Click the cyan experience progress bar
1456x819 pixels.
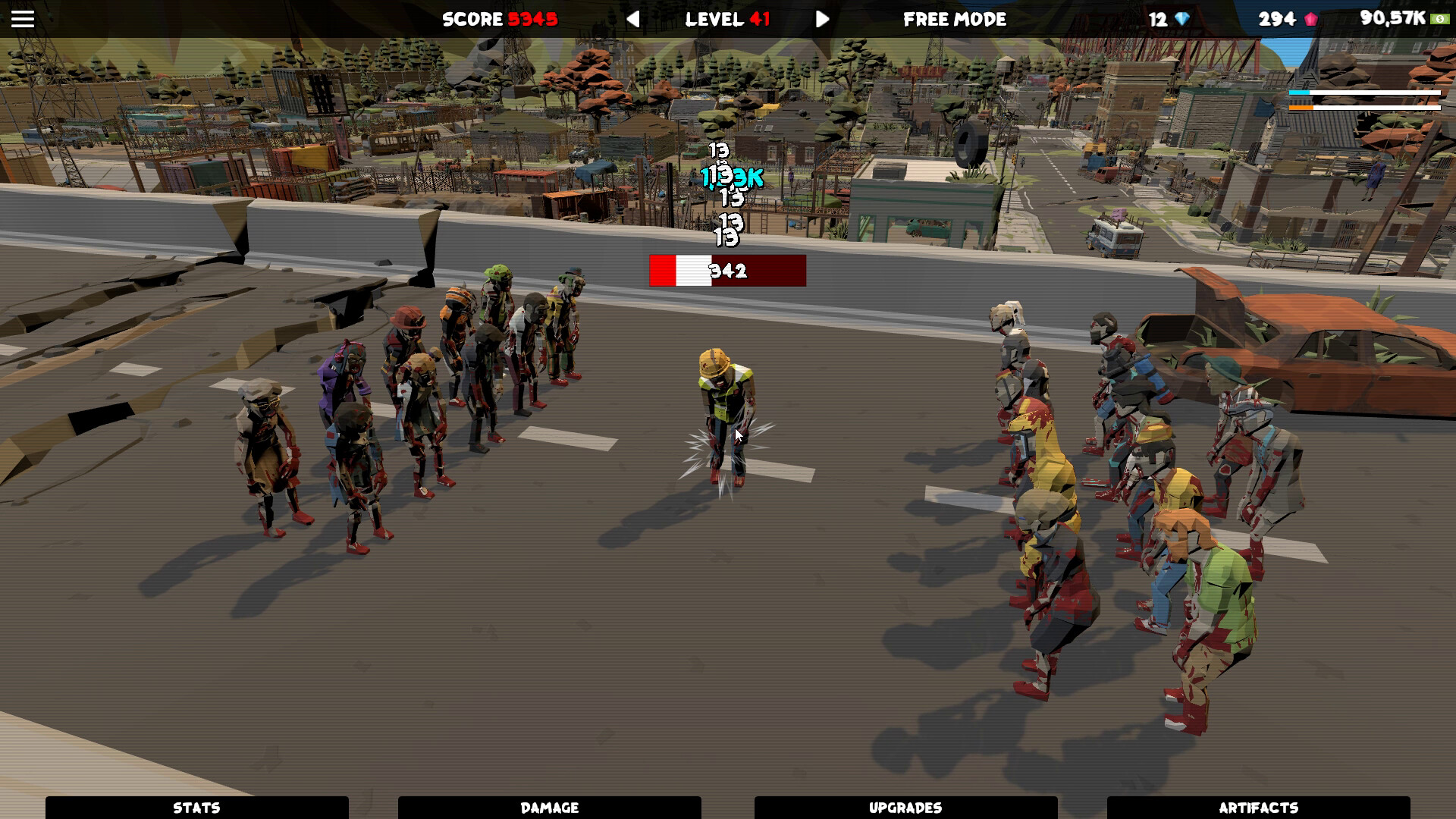coord(1365,93)
